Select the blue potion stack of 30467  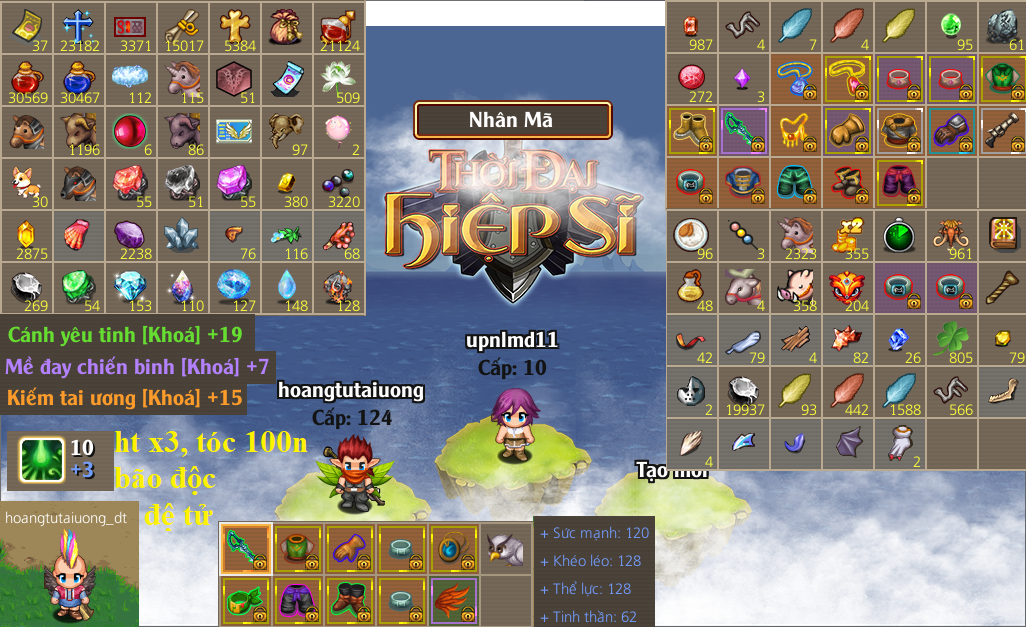coord(78,79)
